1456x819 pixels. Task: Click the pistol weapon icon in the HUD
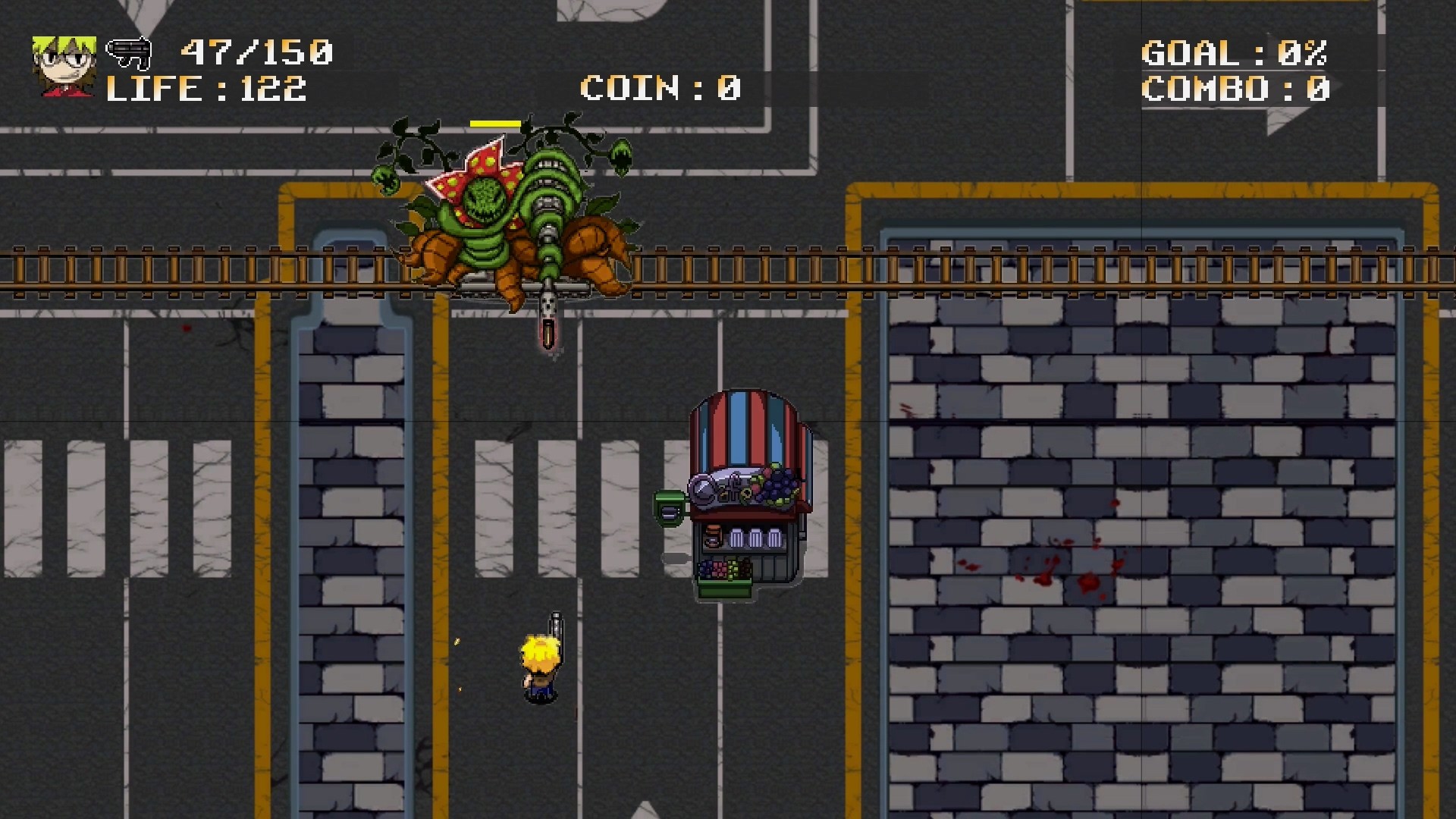click(127, 53)
